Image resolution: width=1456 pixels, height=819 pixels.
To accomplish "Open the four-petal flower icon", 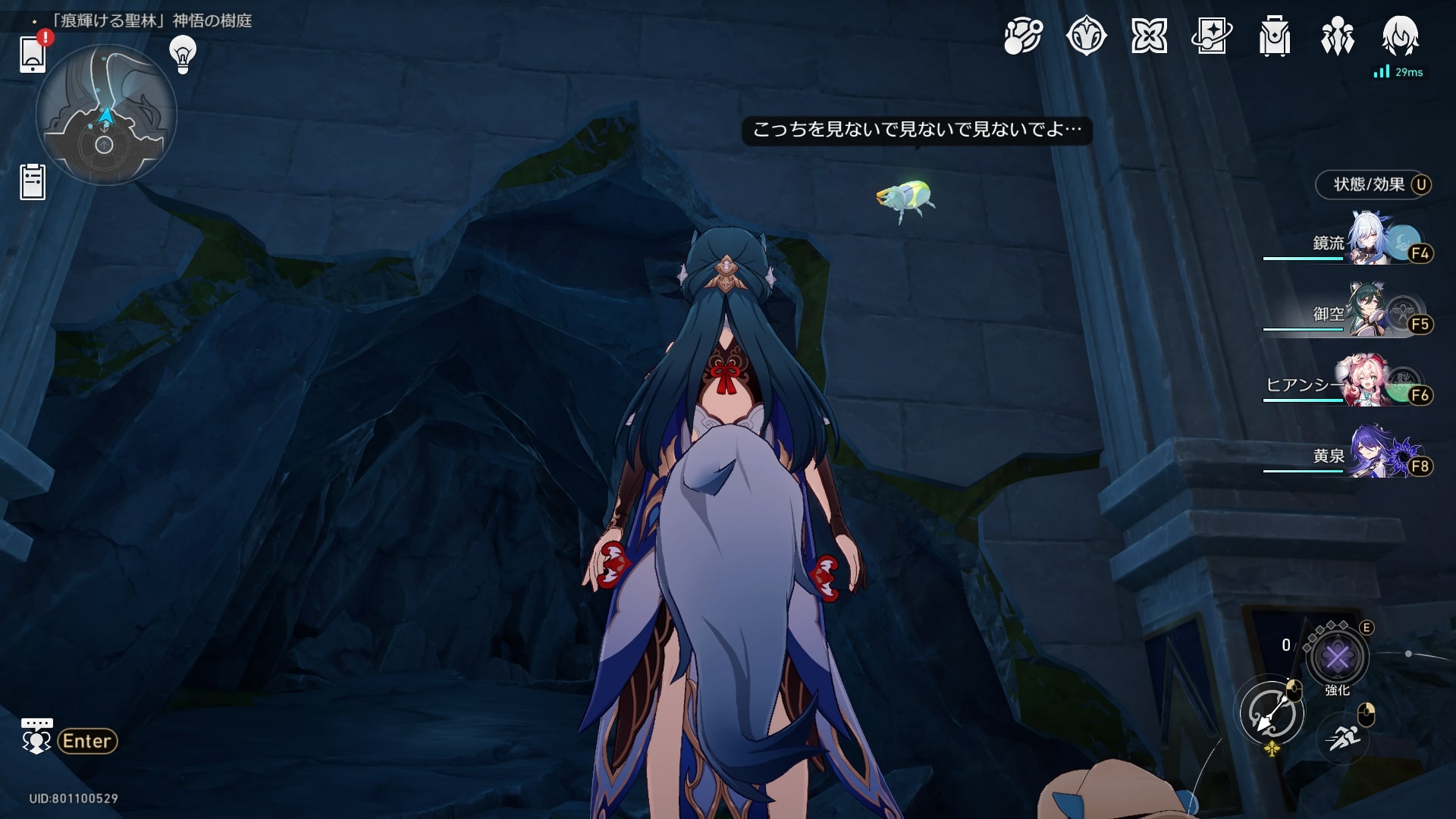I will [x=1149, y=36].
